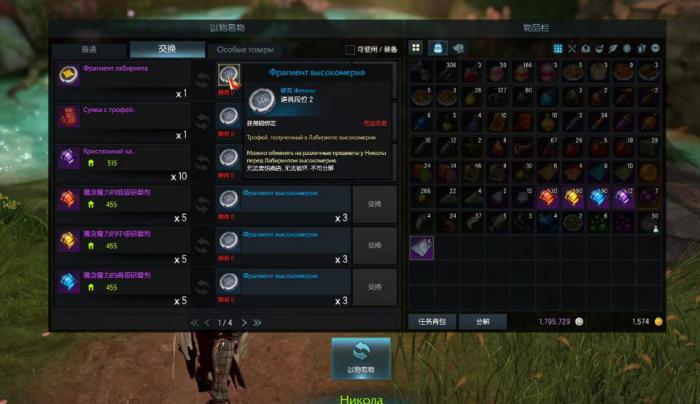Click the yellow engraving book item icon
This screenshot has height=404, width=700.
[x=69, y=242]
